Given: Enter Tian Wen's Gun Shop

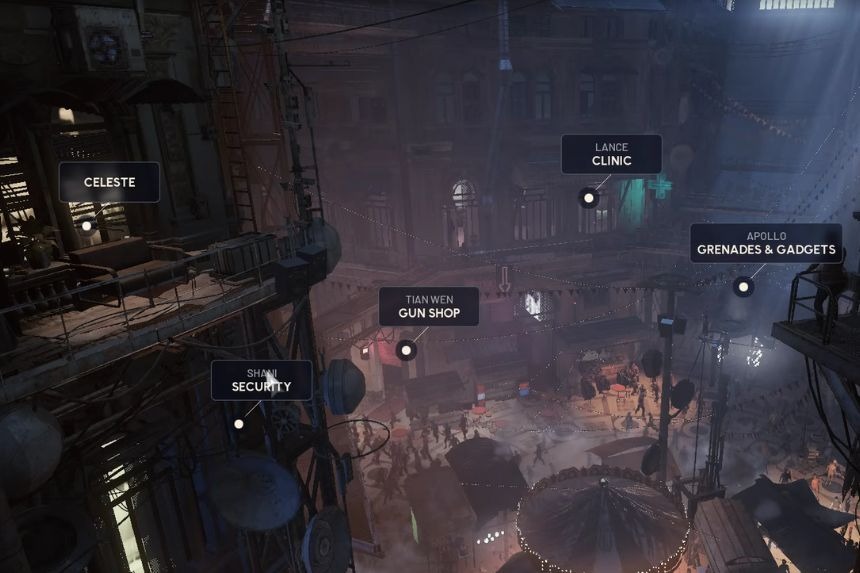Looking at the screenshot, I should [429, 307].
